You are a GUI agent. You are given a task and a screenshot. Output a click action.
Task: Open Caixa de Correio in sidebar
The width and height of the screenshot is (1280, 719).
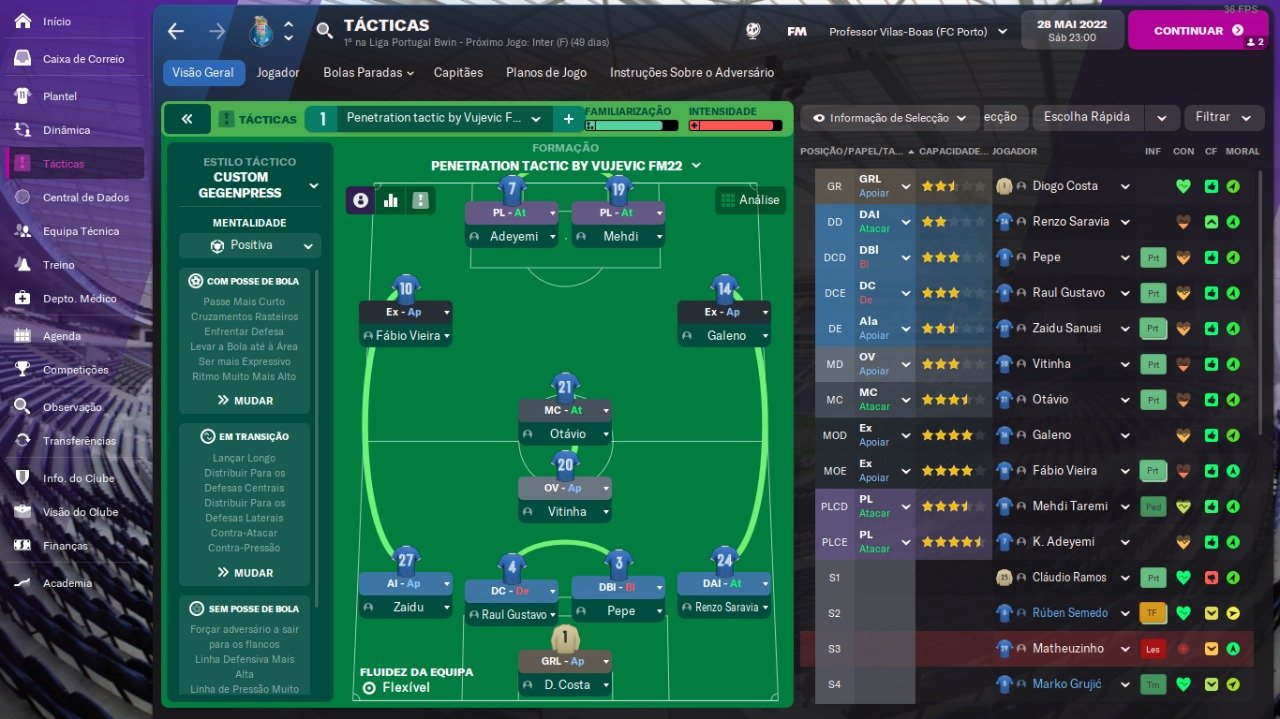click(83, 59)
